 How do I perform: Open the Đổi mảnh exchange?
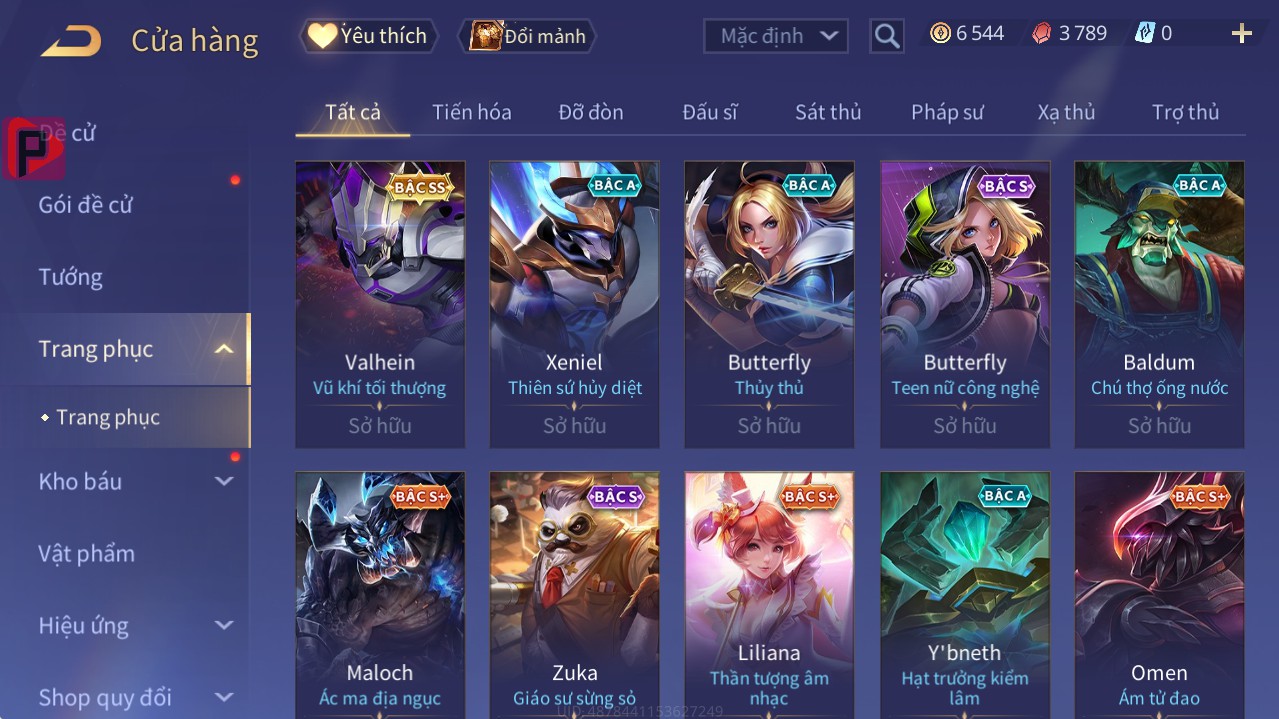point(528,36)
